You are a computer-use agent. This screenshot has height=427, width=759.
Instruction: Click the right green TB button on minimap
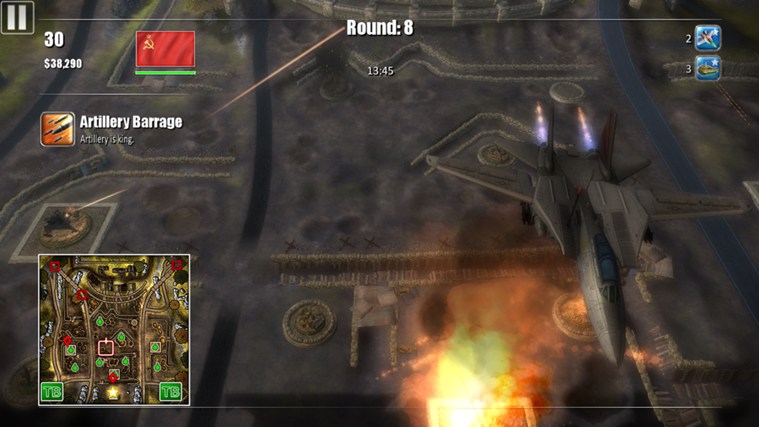click(x=171, y=392)
